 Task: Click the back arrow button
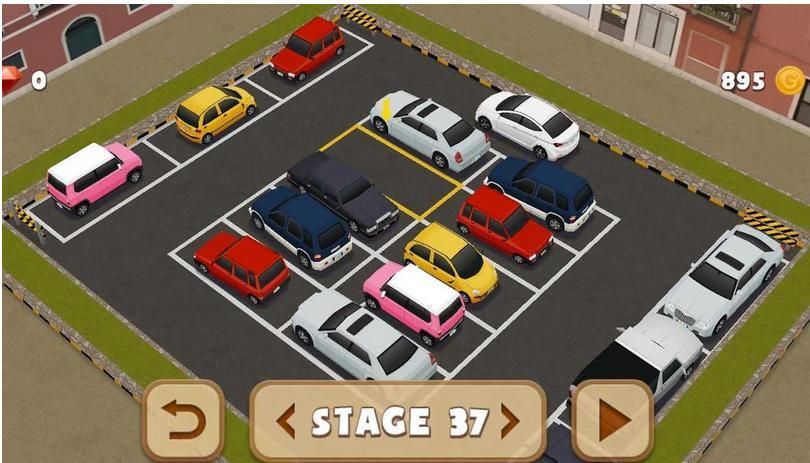(183, 421)
